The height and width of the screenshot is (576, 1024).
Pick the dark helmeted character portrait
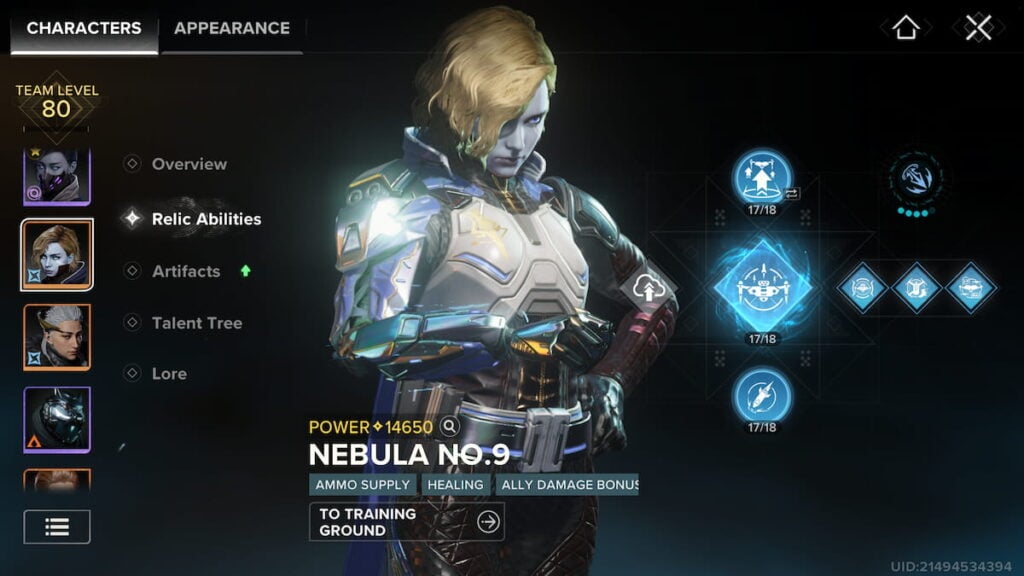tap(57, 420)
